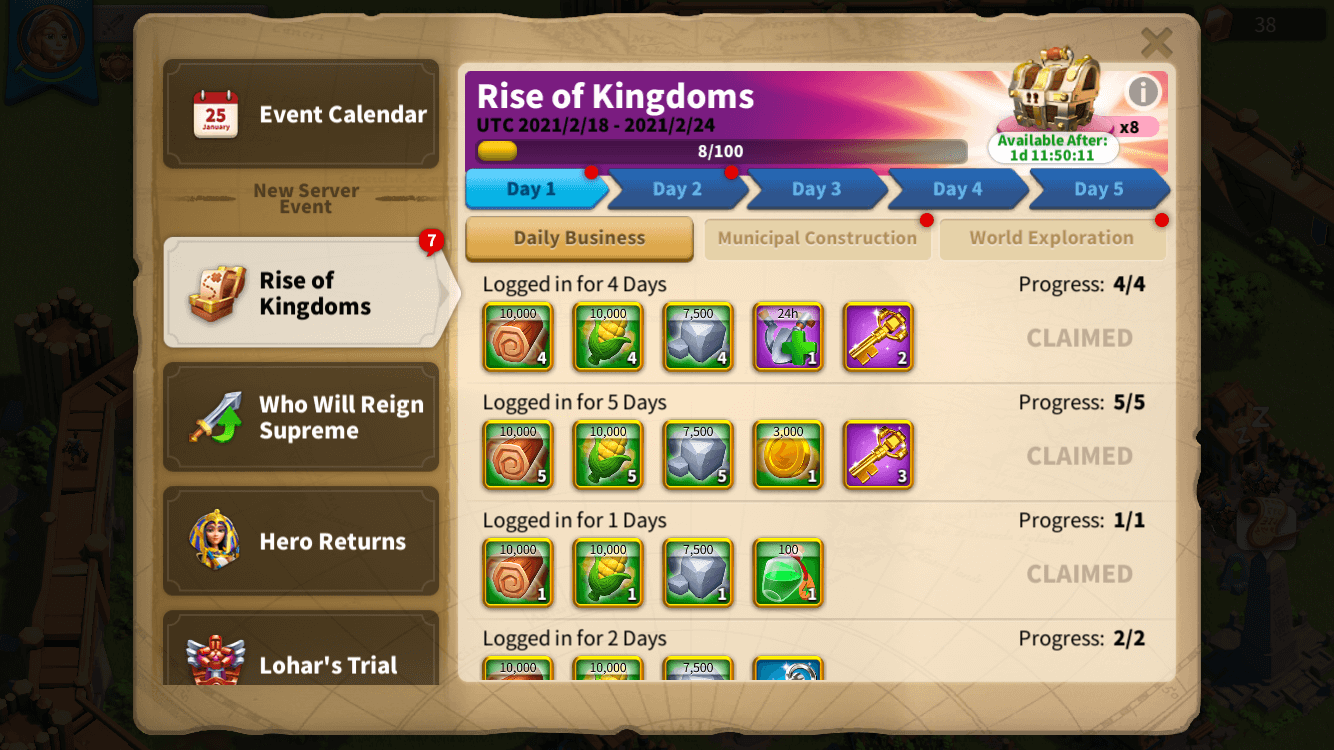Image resolution: width=1334 pixels, height=750 pixels.
Task: Switch back to Daily Business tasks
Action: [578, 239]
